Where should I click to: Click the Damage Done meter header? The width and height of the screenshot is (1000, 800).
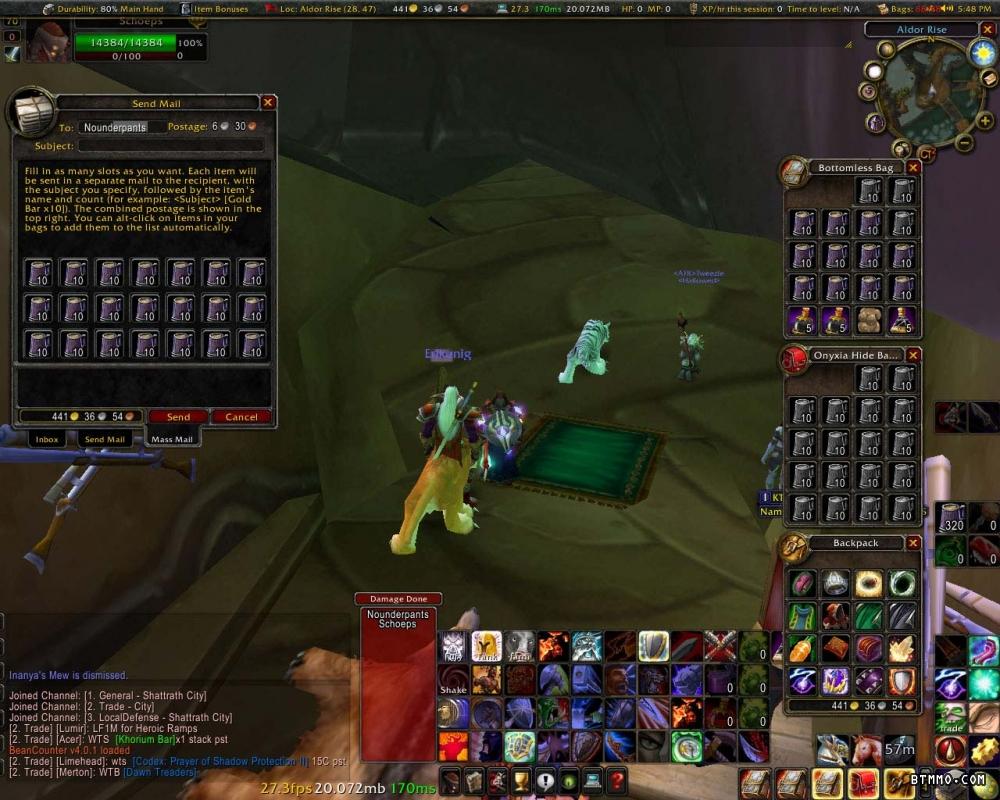[x=398, y=599]
